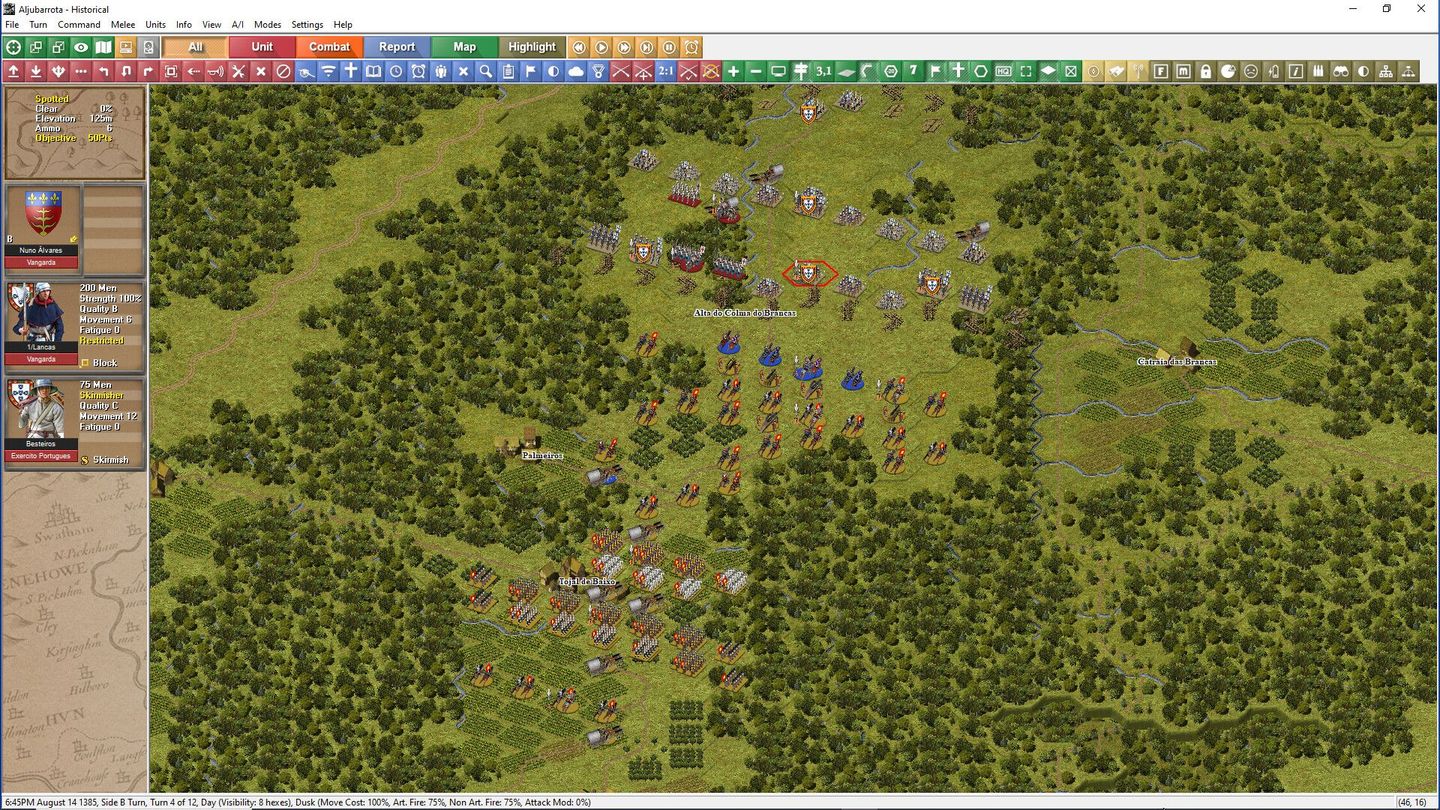Display headquarters with the HQ icon

click(1003, 70)
